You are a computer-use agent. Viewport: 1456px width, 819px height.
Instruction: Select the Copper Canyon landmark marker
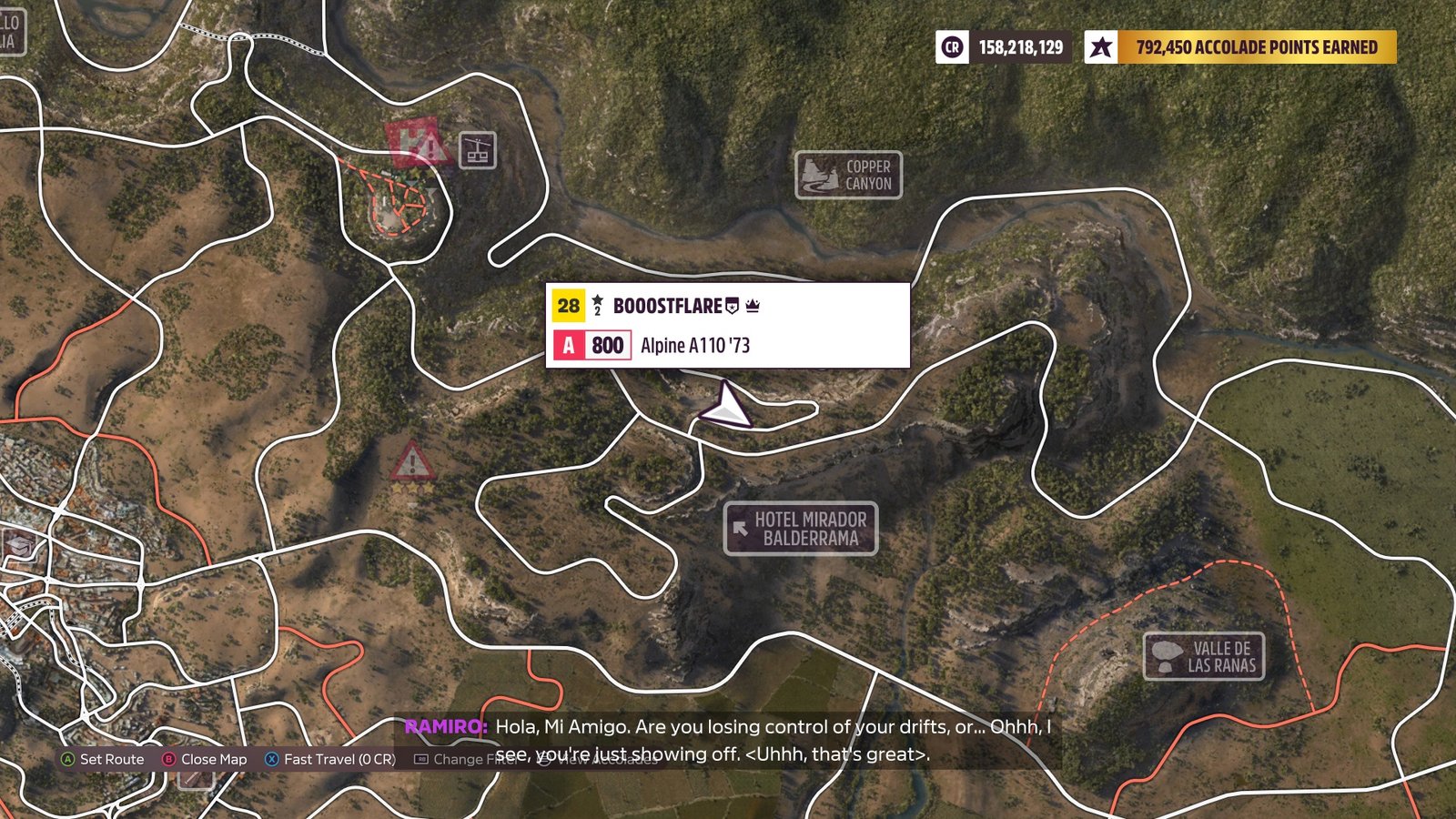[x=848, y=175]
